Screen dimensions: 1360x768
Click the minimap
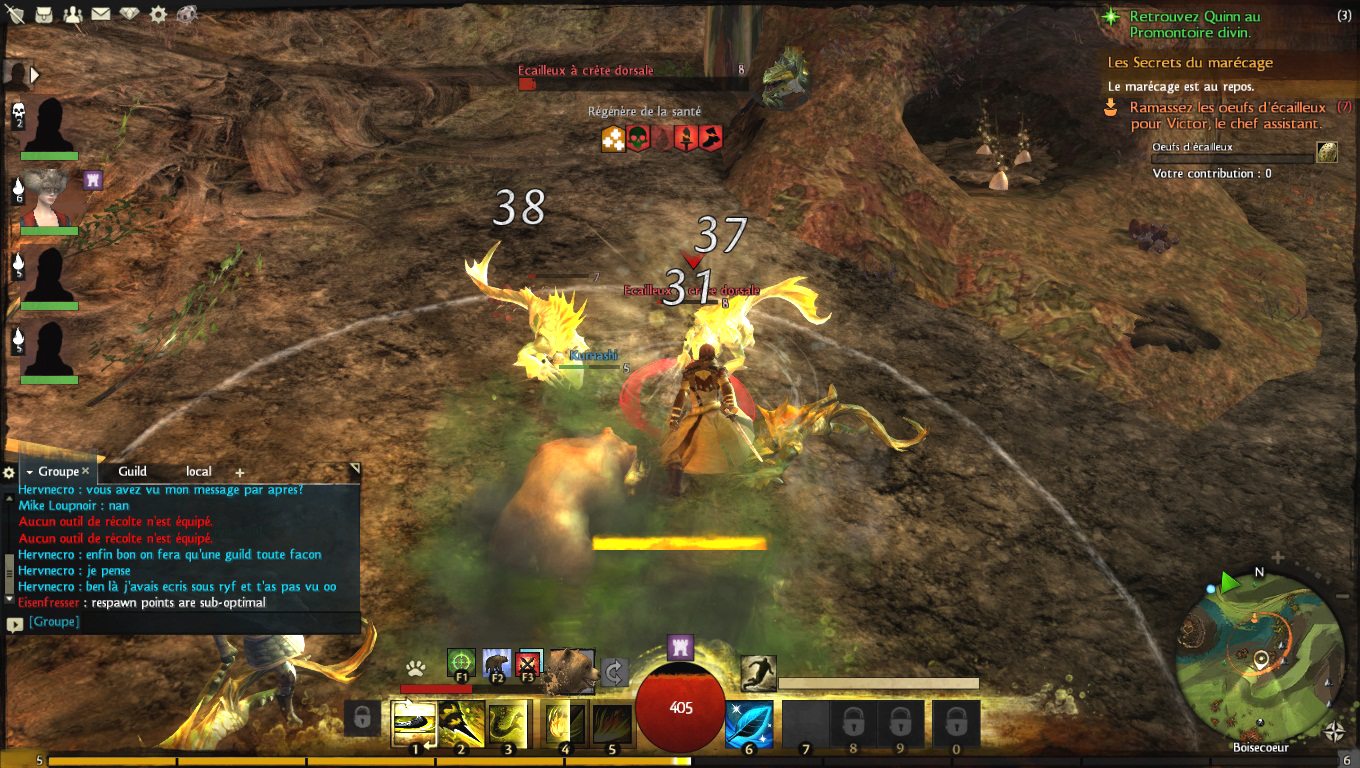pos(1260,658)
